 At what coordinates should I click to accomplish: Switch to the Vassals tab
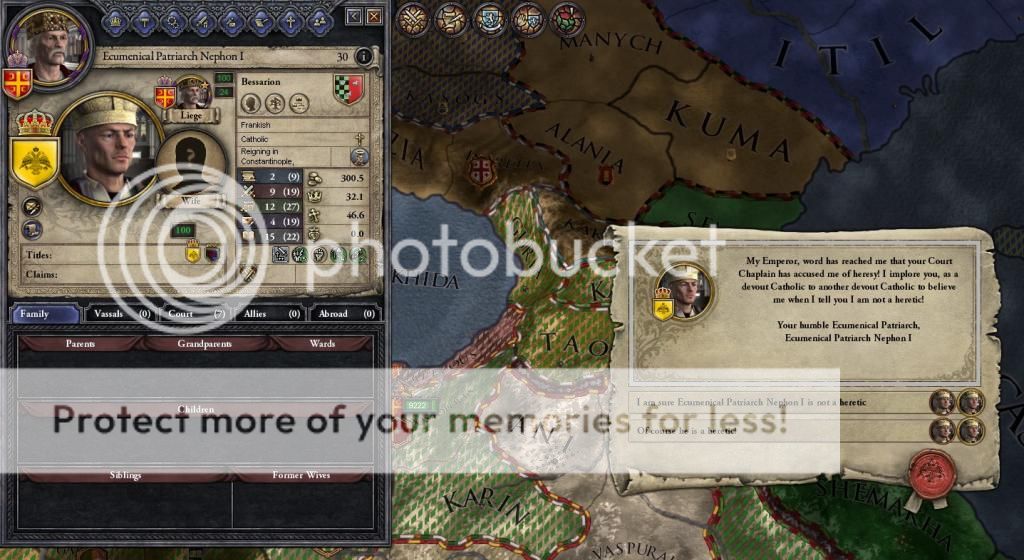(118, 314)
